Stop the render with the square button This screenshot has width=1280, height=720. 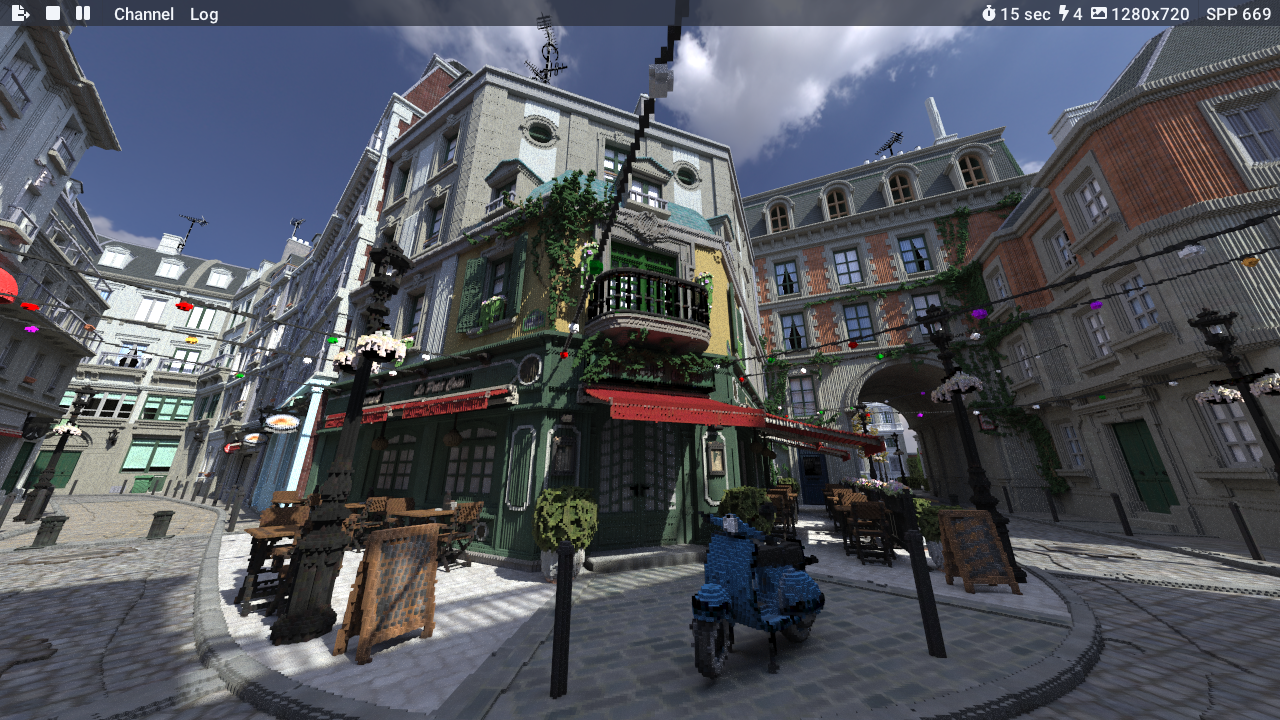[53, 13]
